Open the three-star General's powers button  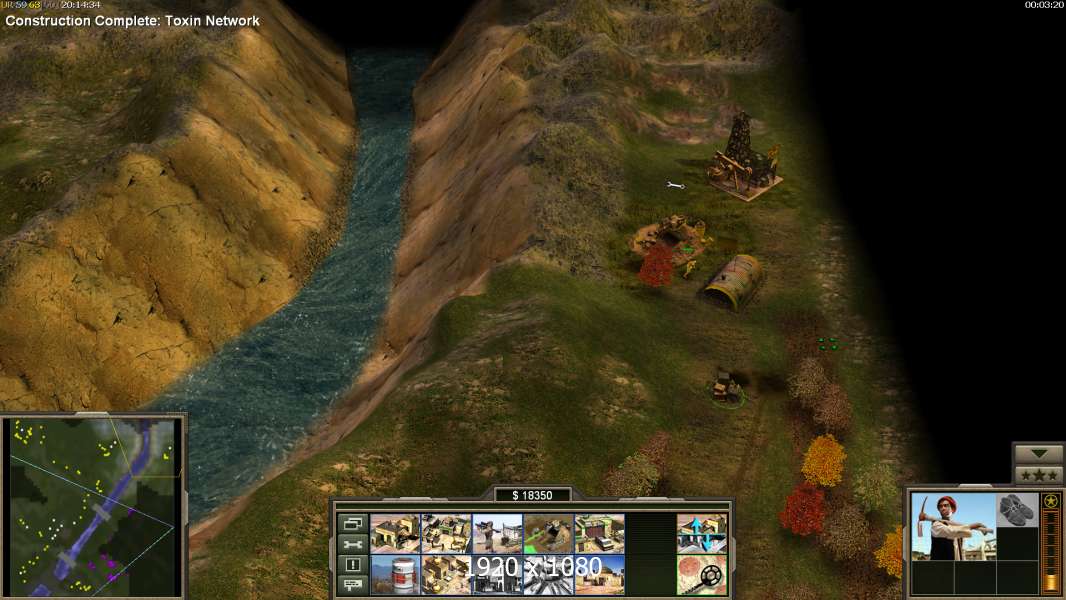[x=1038, y=474]
